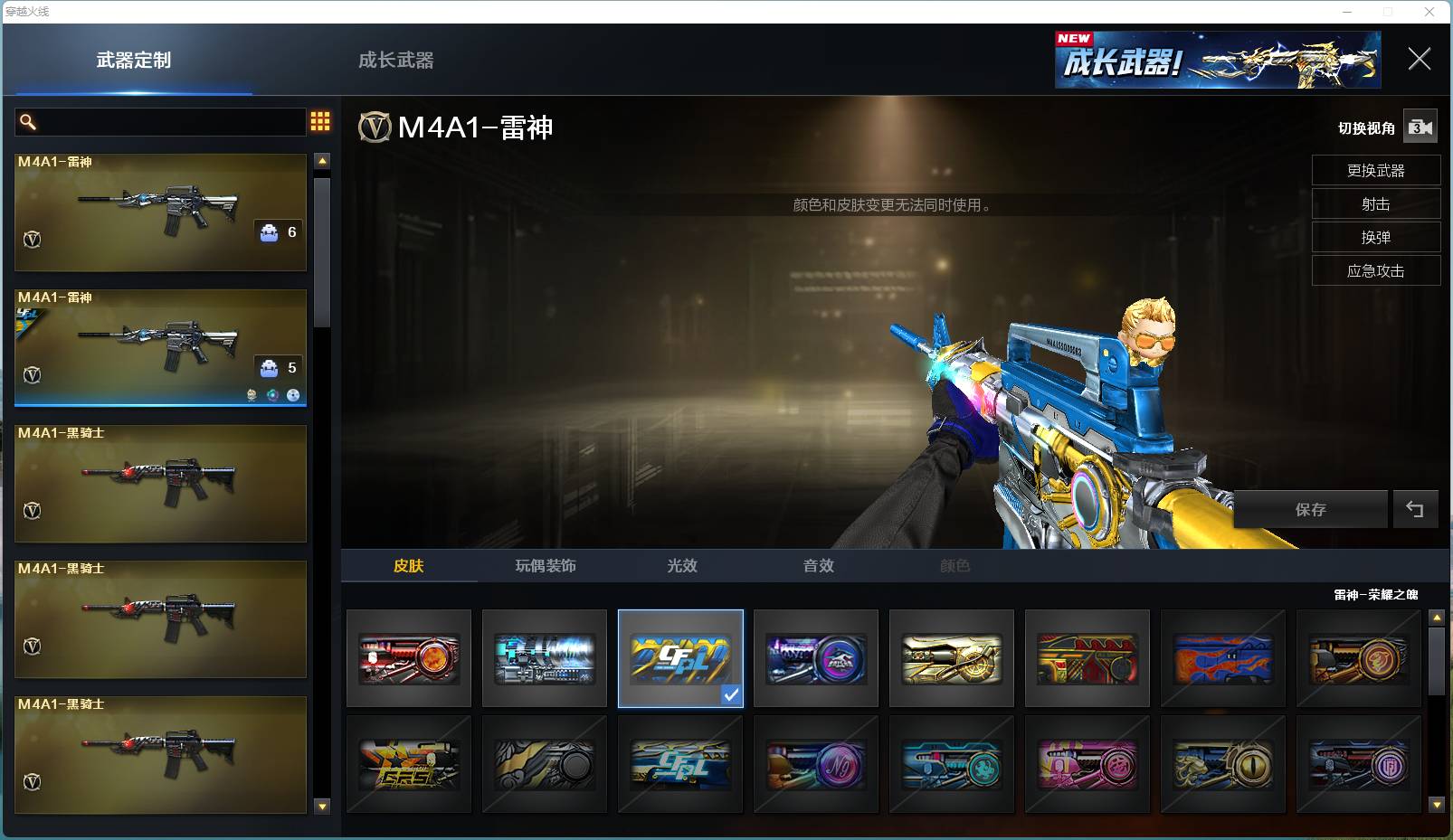Toggle the orange grid view icon
This screenshot has width=1453, height=840.
pyautogui.click(x=320, y=122)
